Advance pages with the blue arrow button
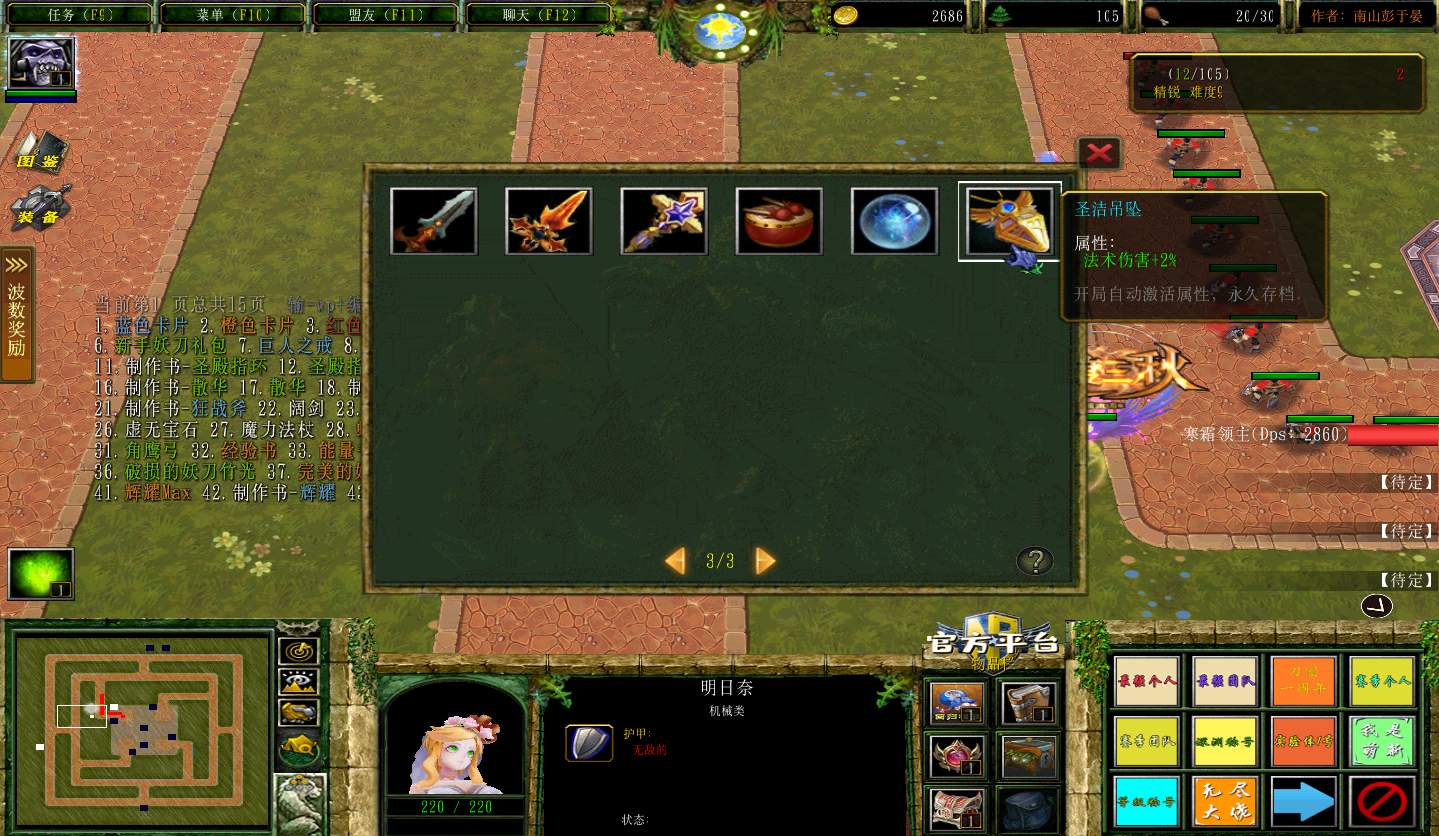 (1304, 799)
